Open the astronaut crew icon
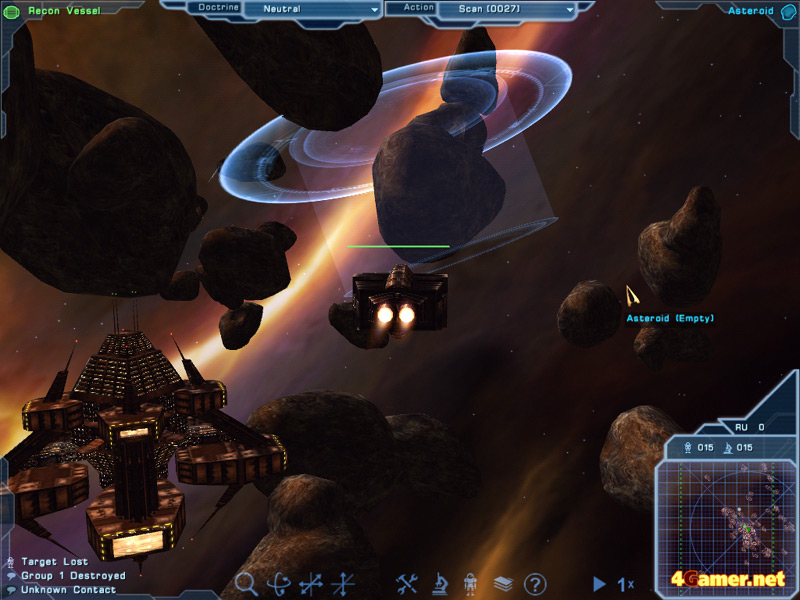 [471, 583]
